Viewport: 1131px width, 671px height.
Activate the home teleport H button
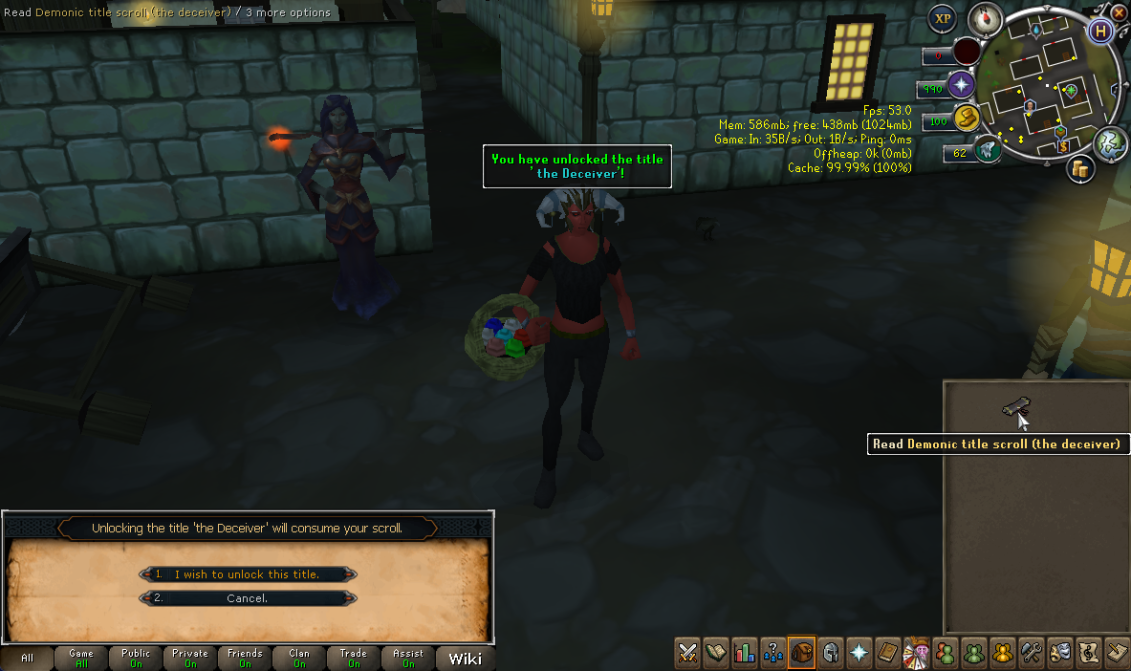pos(1101,30)
